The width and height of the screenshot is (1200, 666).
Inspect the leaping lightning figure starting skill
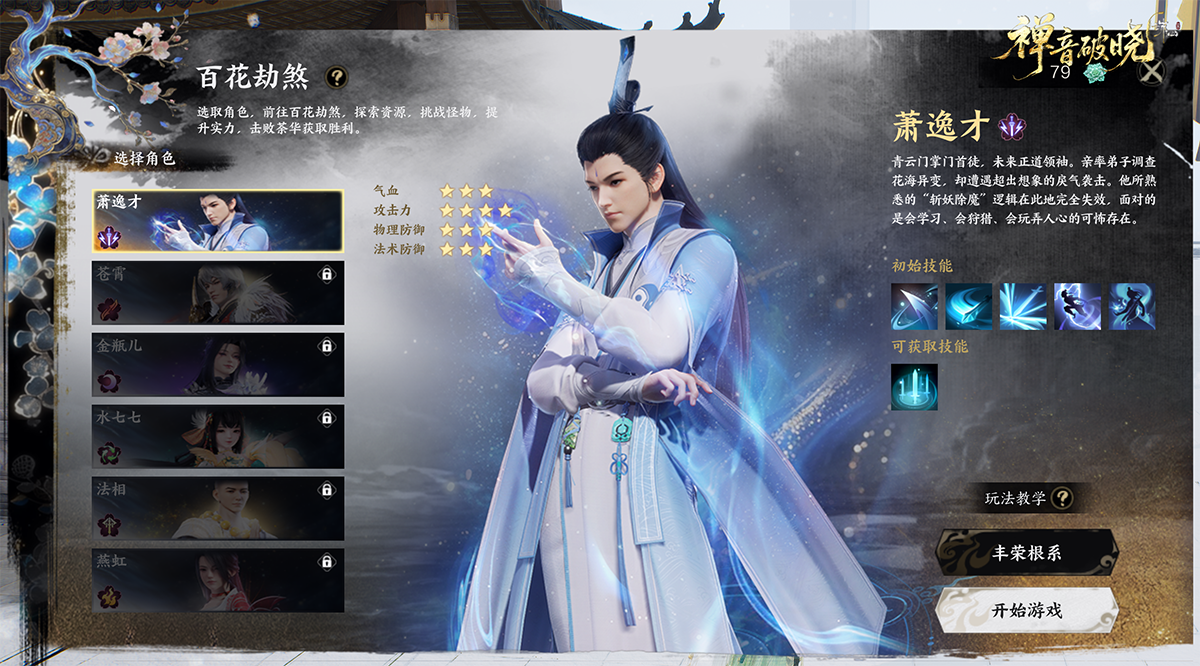1077,307
